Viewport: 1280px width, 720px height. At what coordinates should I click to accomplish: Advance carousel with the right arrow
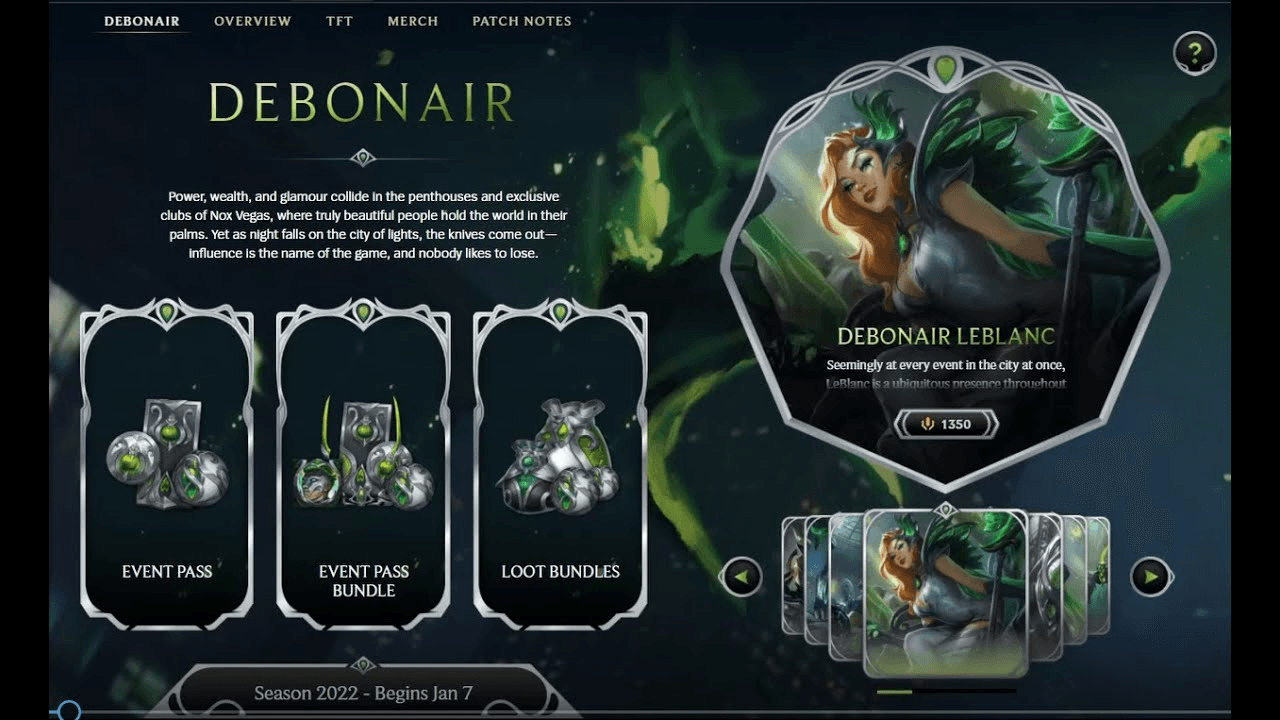(1150, 575)
